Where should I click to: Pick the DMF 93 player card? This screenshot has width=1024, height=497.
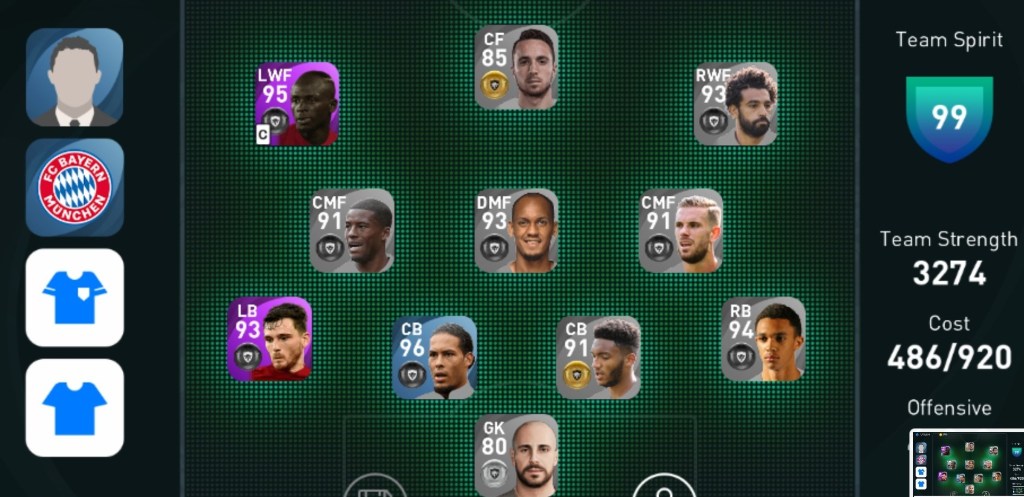517,231
